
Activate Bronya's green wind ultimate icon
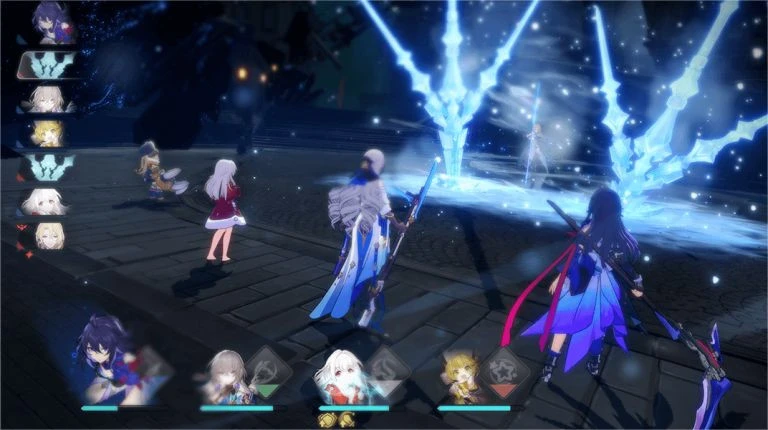coord(267,369)
